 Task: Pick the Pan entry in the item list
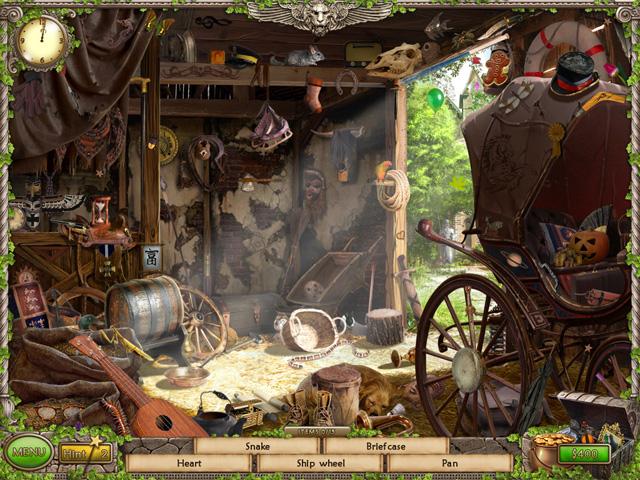pos(450,464)
